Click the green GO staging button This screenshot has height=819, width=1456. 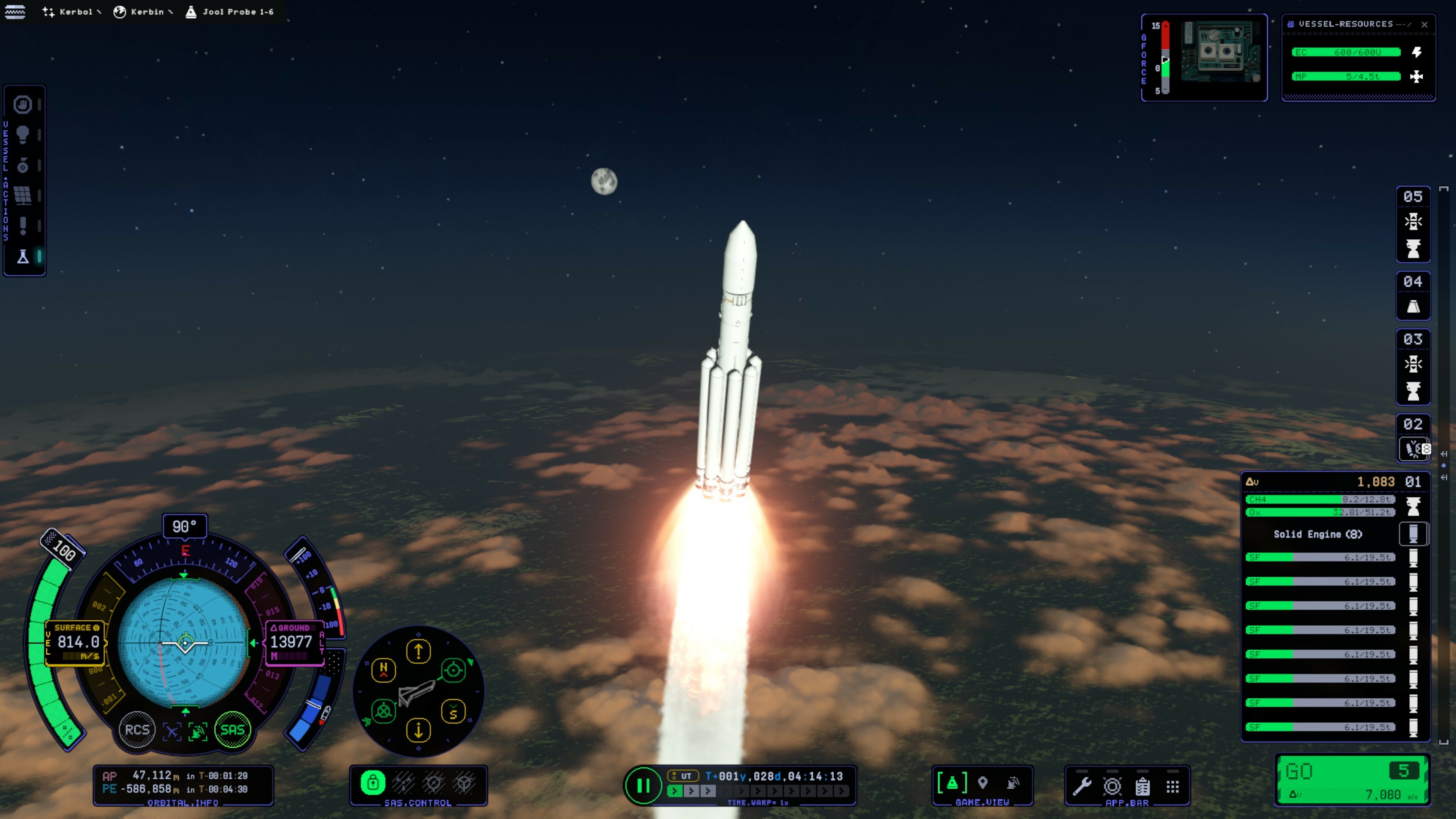pos(1351,780)
